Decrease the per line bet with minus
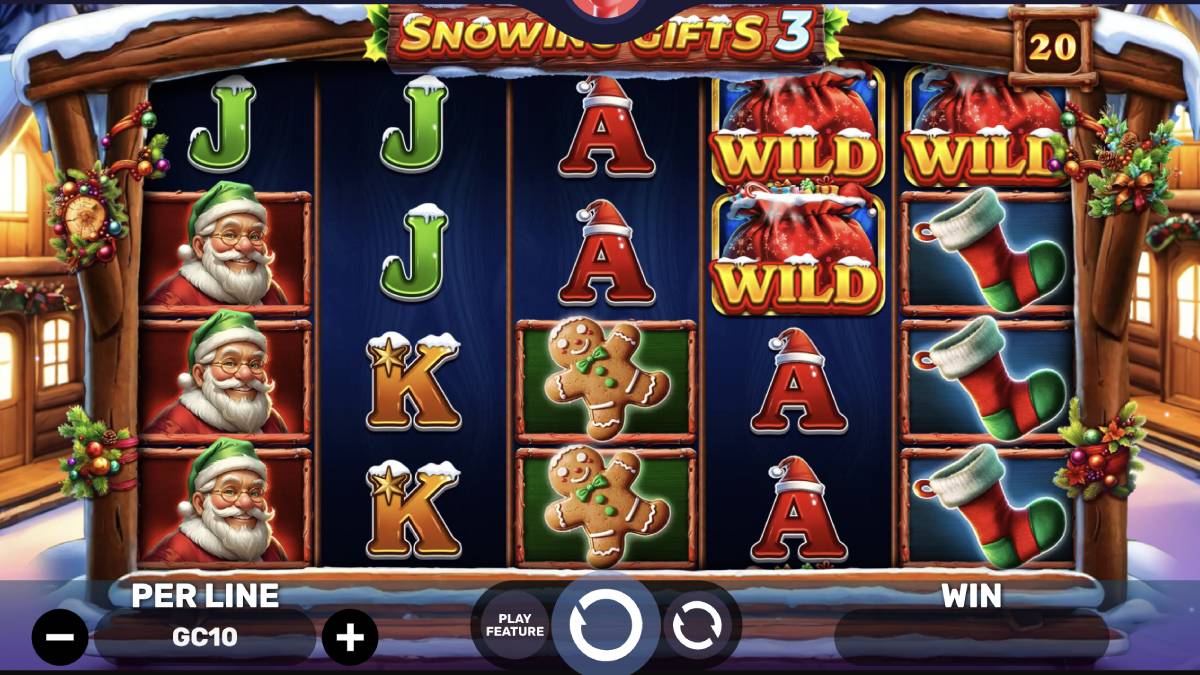This screenshot has width=1200, height=675. click(x=60, y=637)
